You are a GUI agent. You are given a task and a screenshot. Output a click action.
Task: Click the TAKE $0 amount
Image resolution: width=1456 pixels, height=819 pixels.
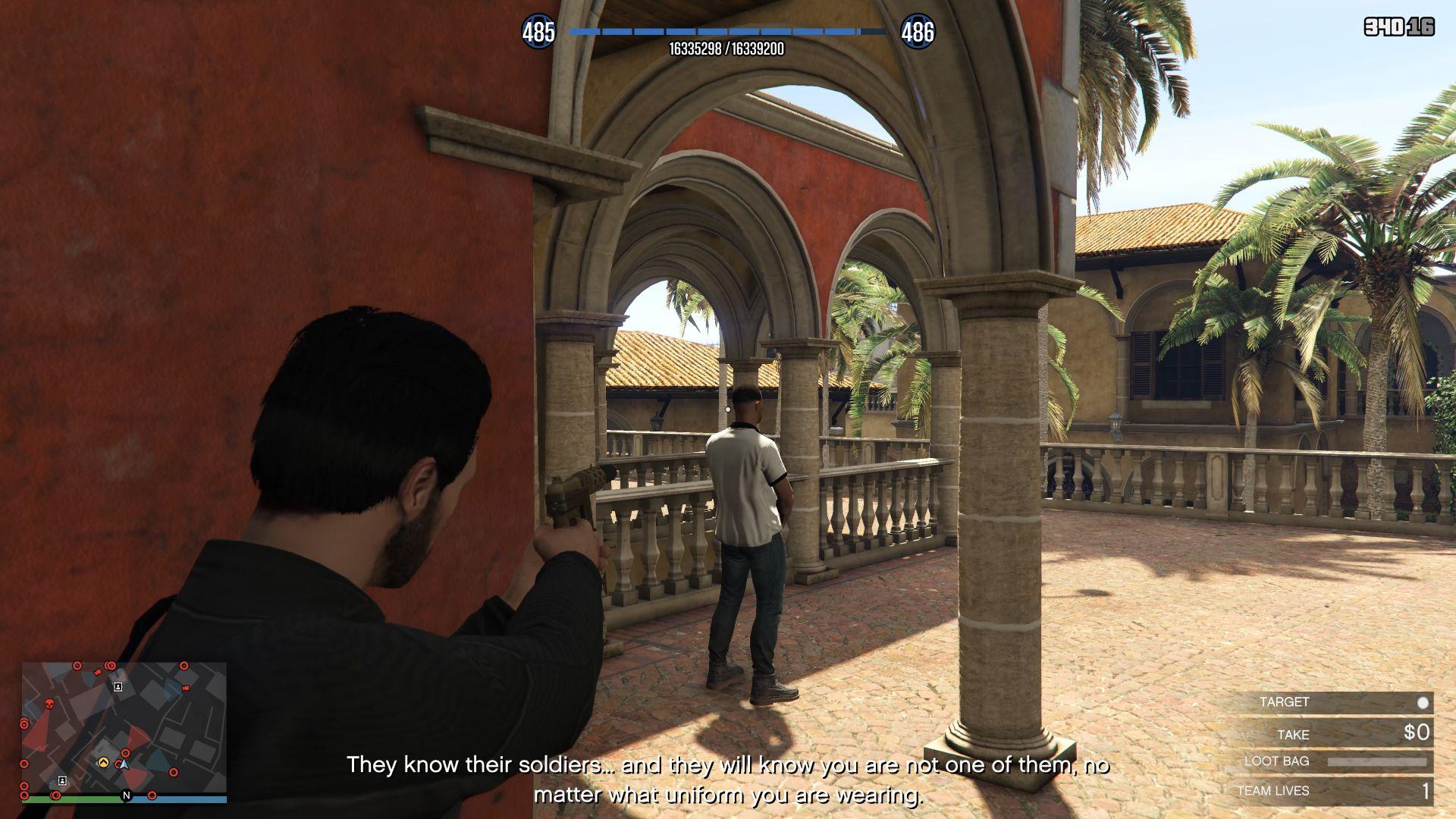pyautogui.click(x=1415, y=733)
